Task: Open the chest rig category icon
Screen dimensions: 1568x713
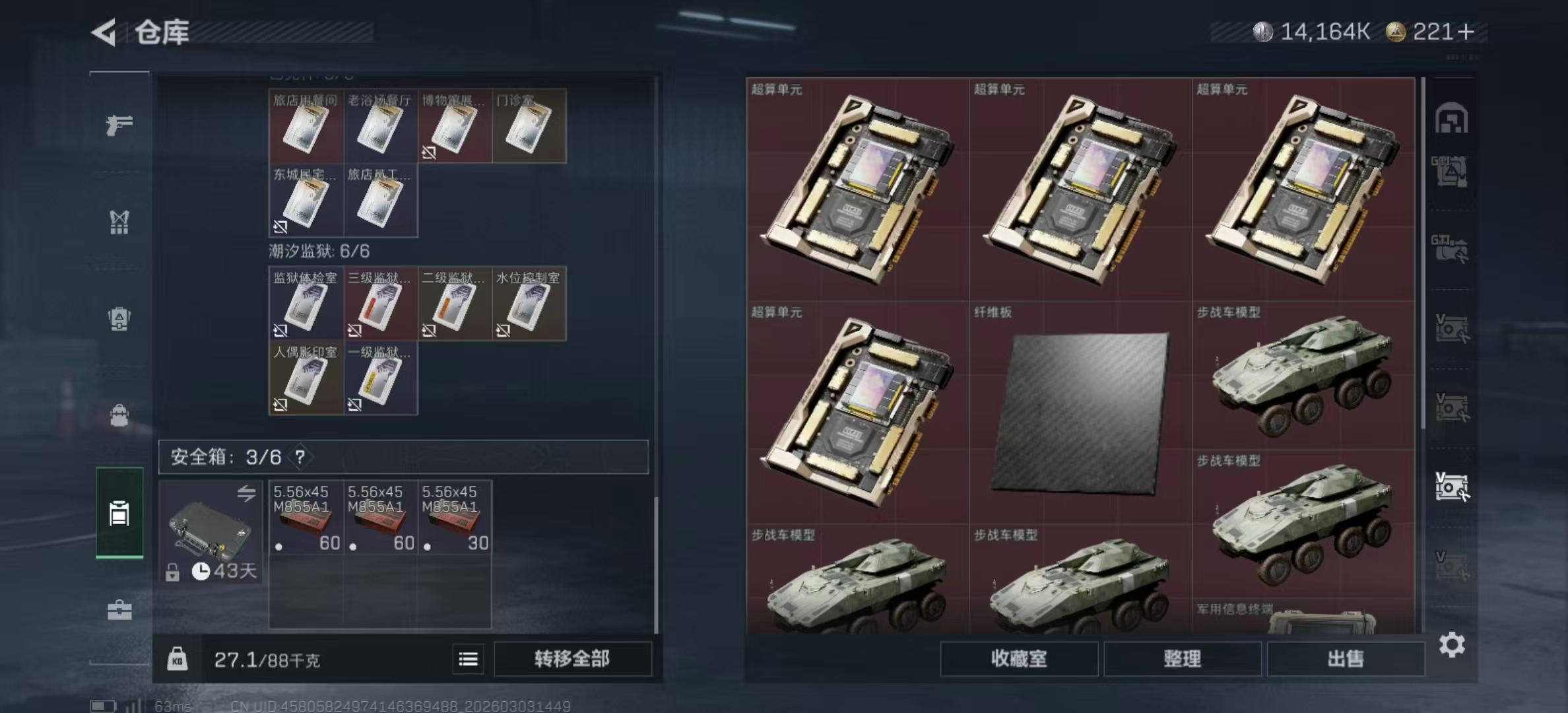Action: point(119,223)
